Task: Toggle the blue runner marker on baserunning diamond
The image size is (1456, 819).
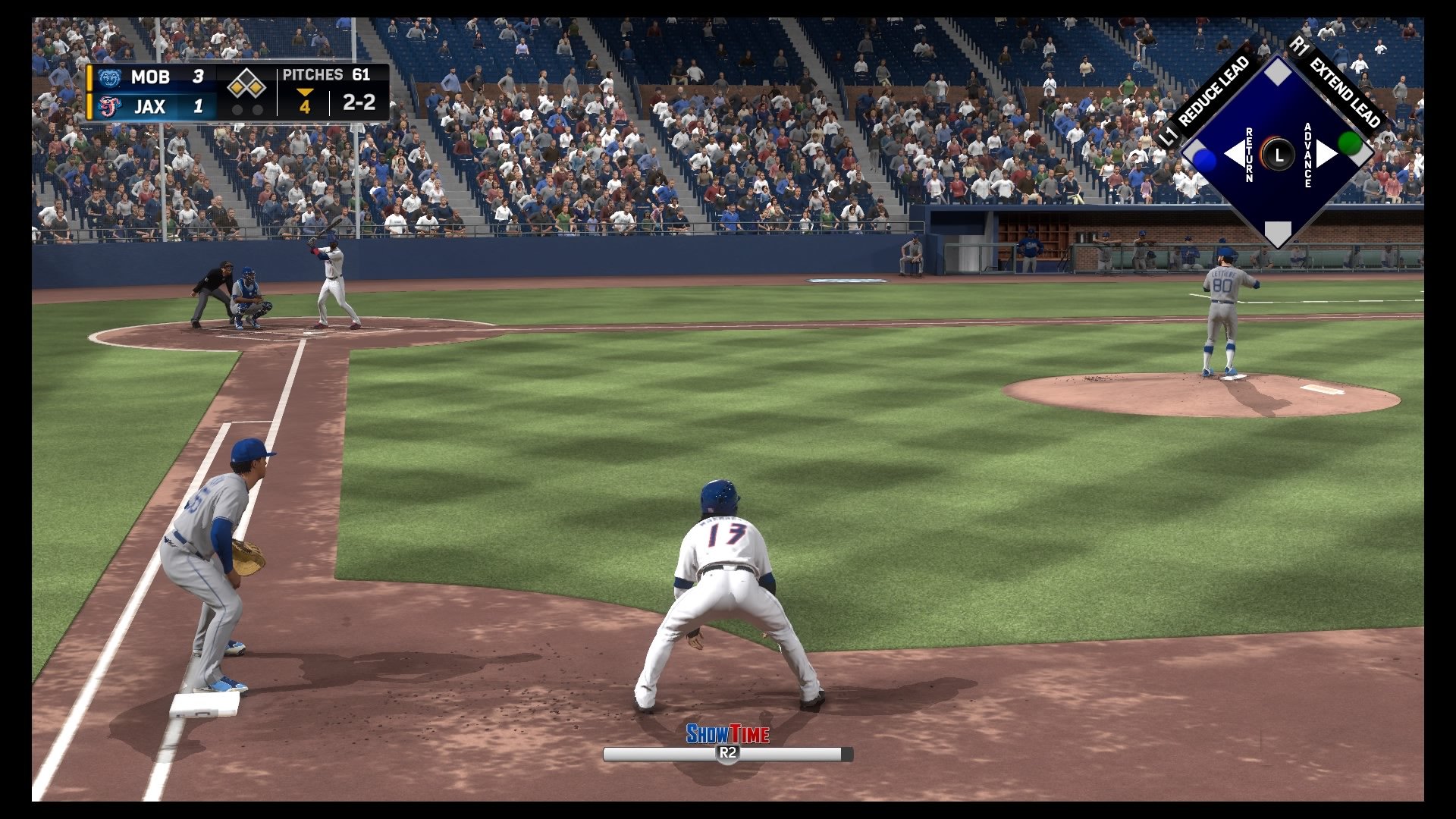Action: (x=1203, y=159)
